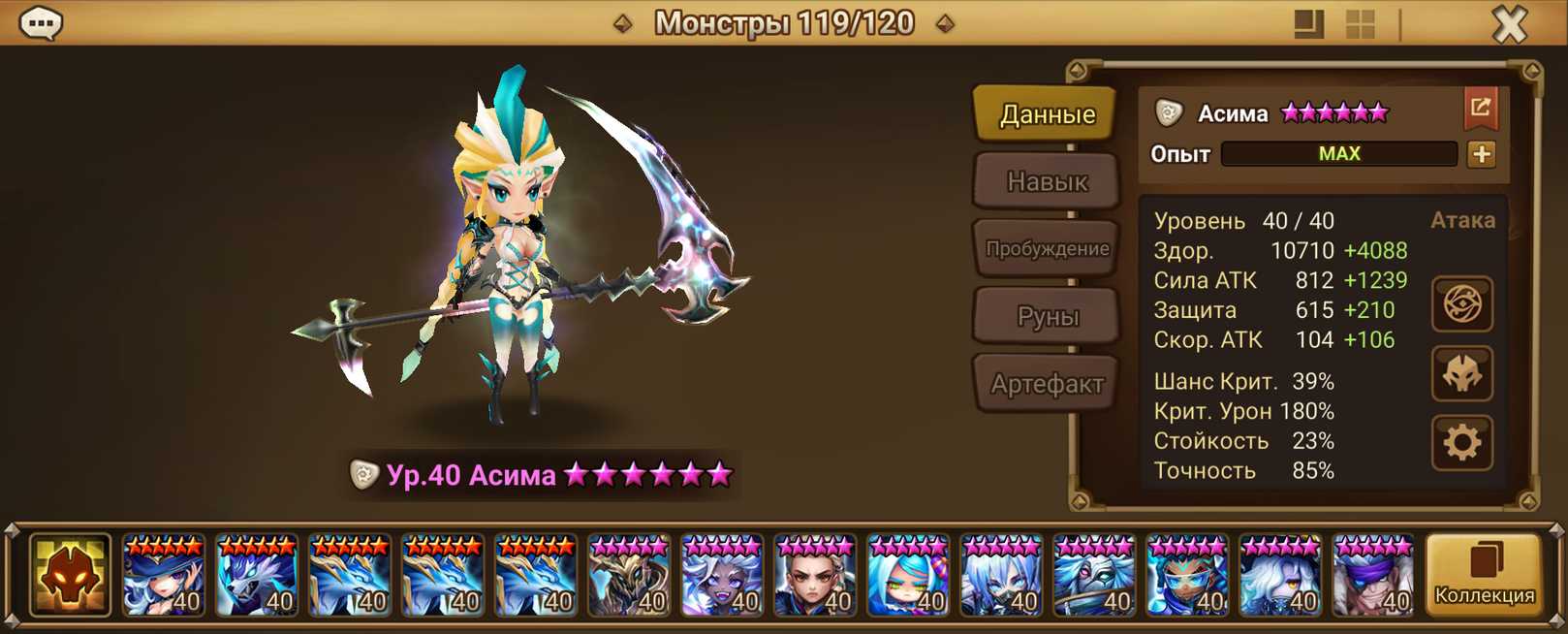
Task: Click the glowing monster-face filter icon
Action: pos(69,576)
